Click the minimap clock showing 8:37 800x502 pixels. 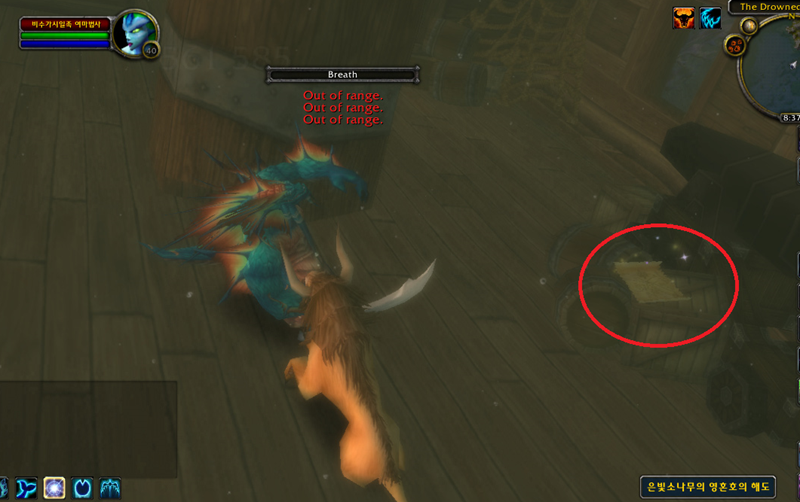pos(788,118)
